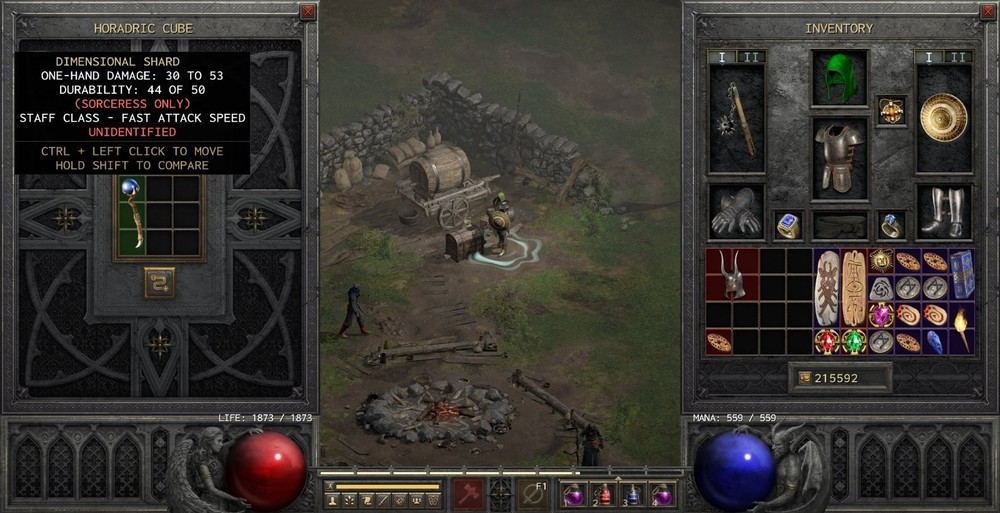Open the right-click F1 skill selector
Viewport: 1000px width, 513px height.
(532, 493)
